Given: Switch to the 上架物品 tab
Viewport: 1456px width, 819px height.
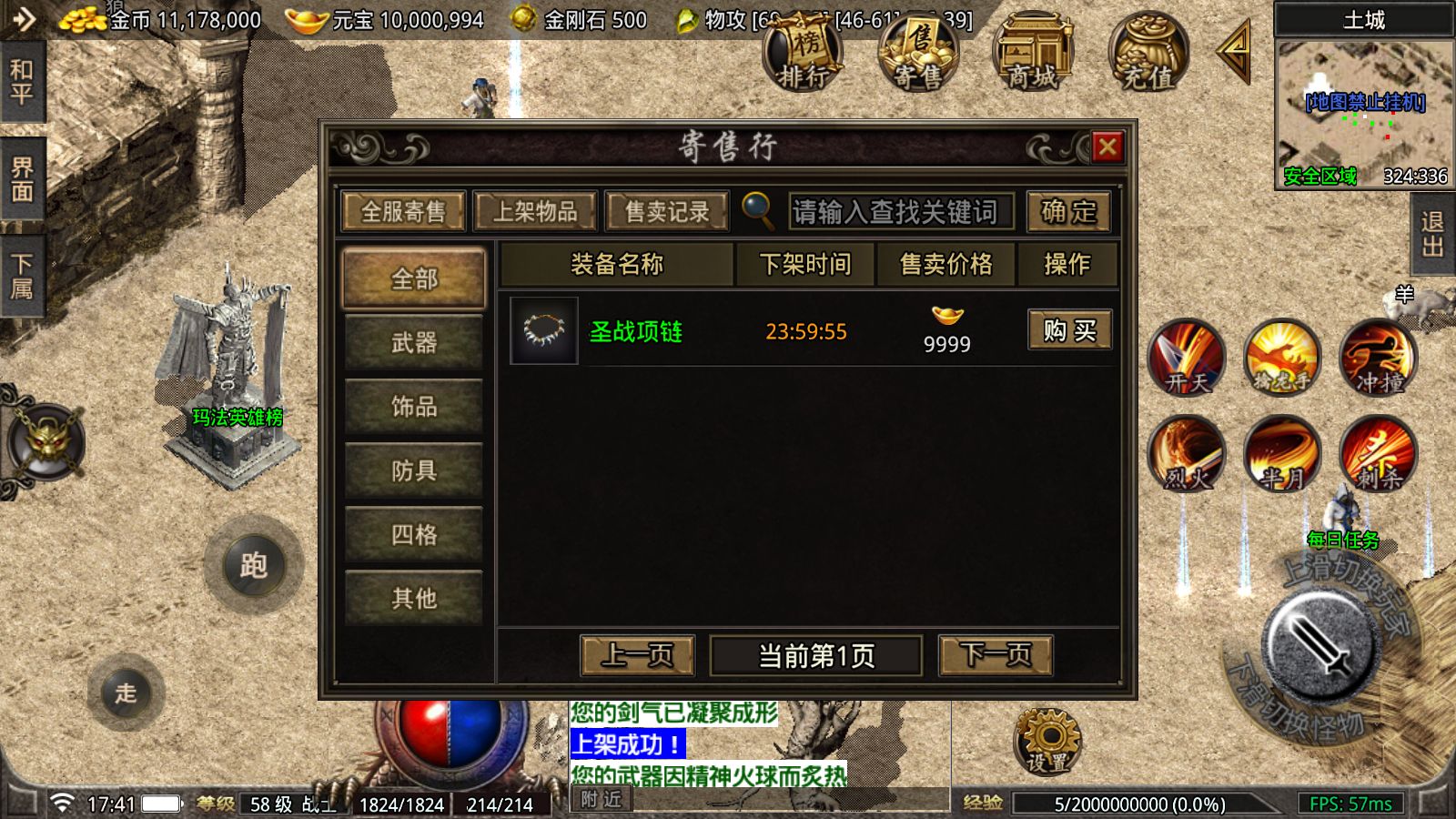Looking at the screenshot, I should (537, 211).
